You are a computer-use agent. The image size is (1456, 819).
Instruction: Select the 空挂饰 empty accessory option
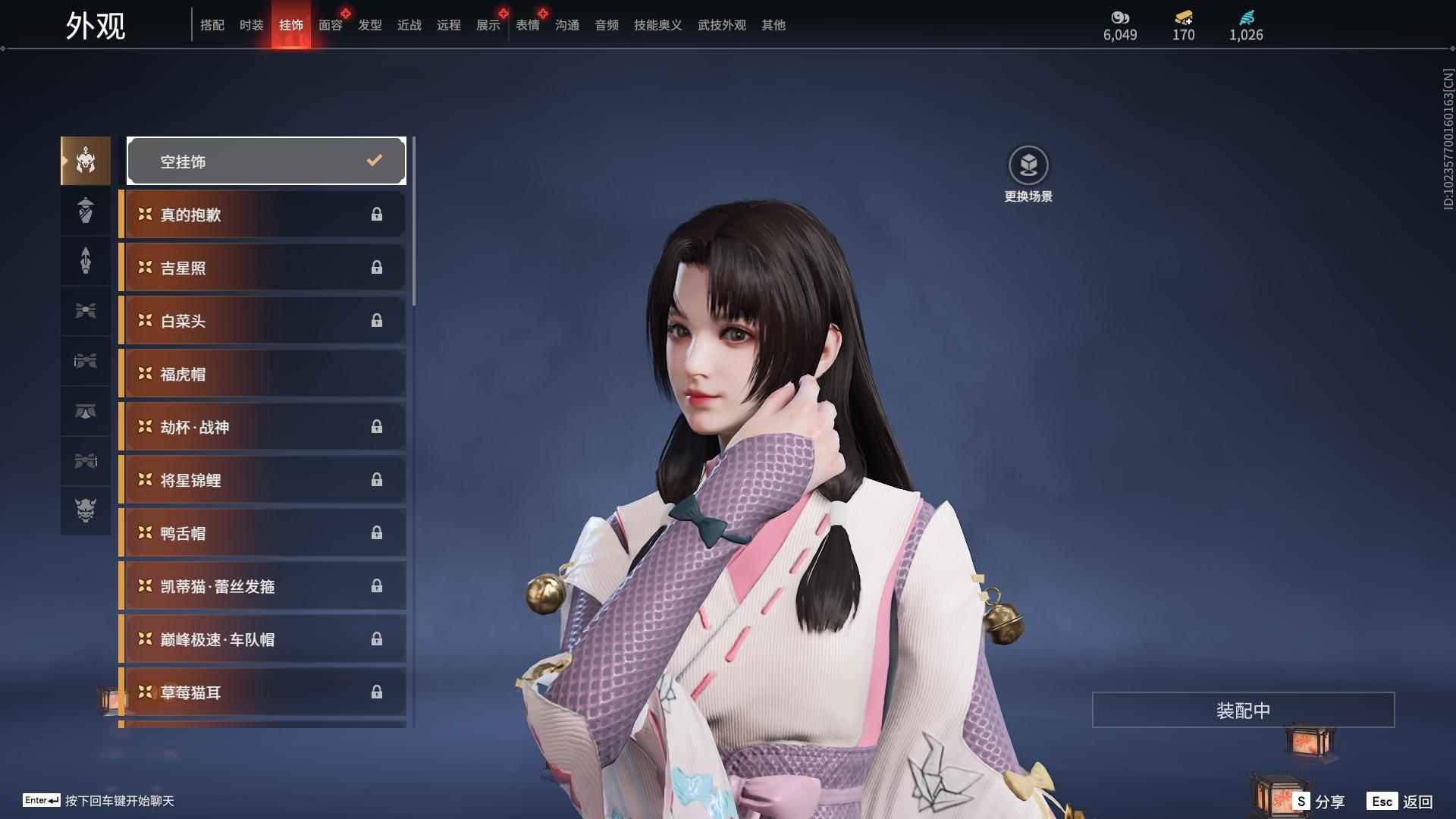coord(266,161)
